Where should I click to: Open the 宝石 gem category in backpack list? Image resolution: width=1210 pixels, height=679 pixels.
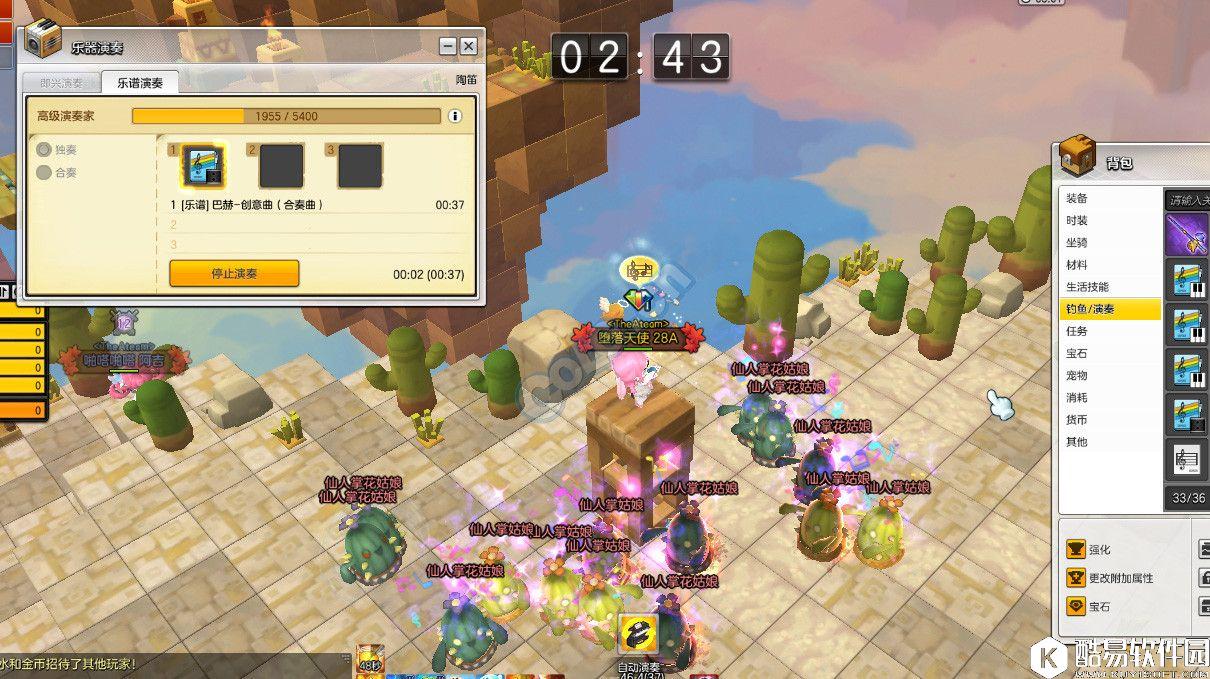click(1077, 353)
